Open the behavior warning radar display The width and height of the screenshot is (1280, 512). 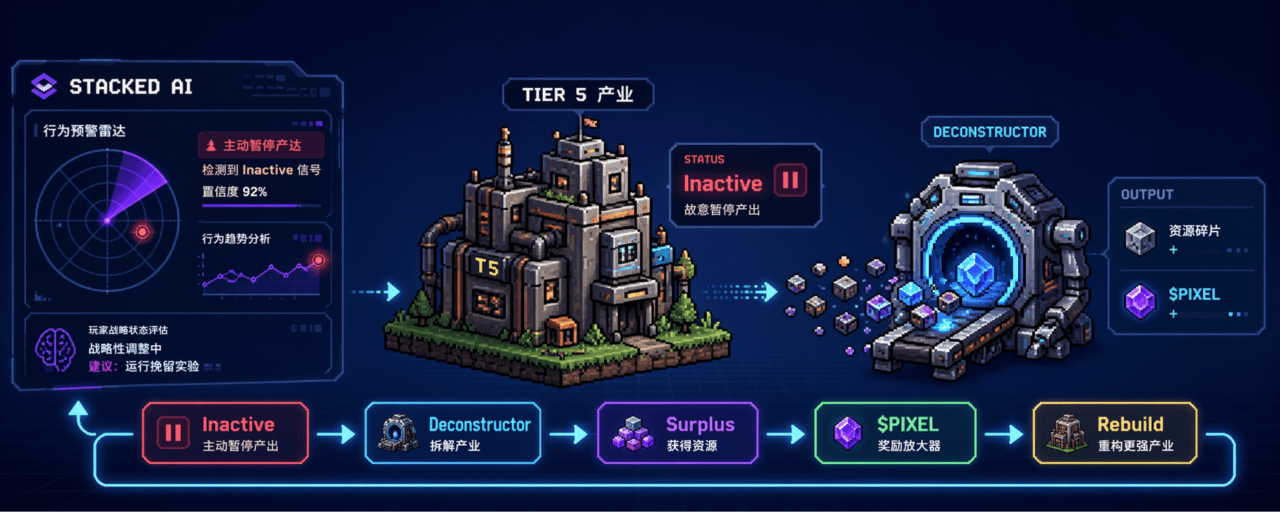tap(107, 219)
